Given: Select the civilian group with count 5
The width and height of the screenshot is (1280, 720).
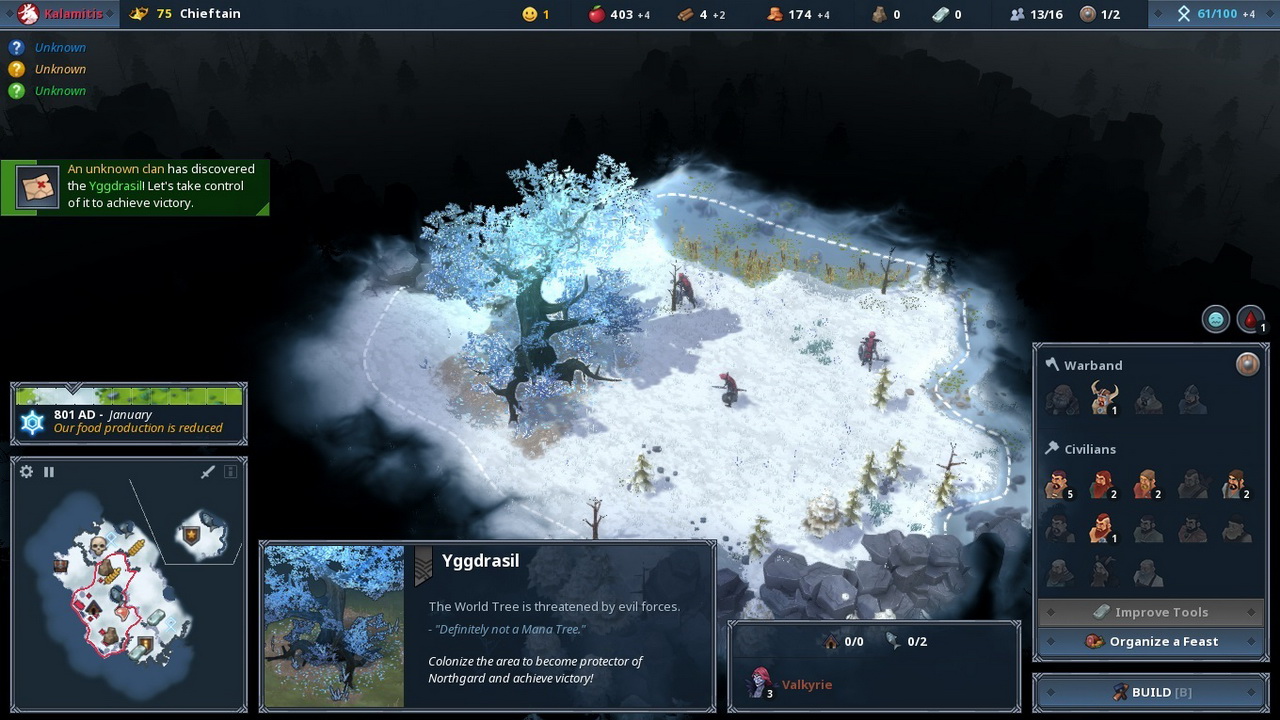Looking at the screenshot, I should coord(1058,485).
